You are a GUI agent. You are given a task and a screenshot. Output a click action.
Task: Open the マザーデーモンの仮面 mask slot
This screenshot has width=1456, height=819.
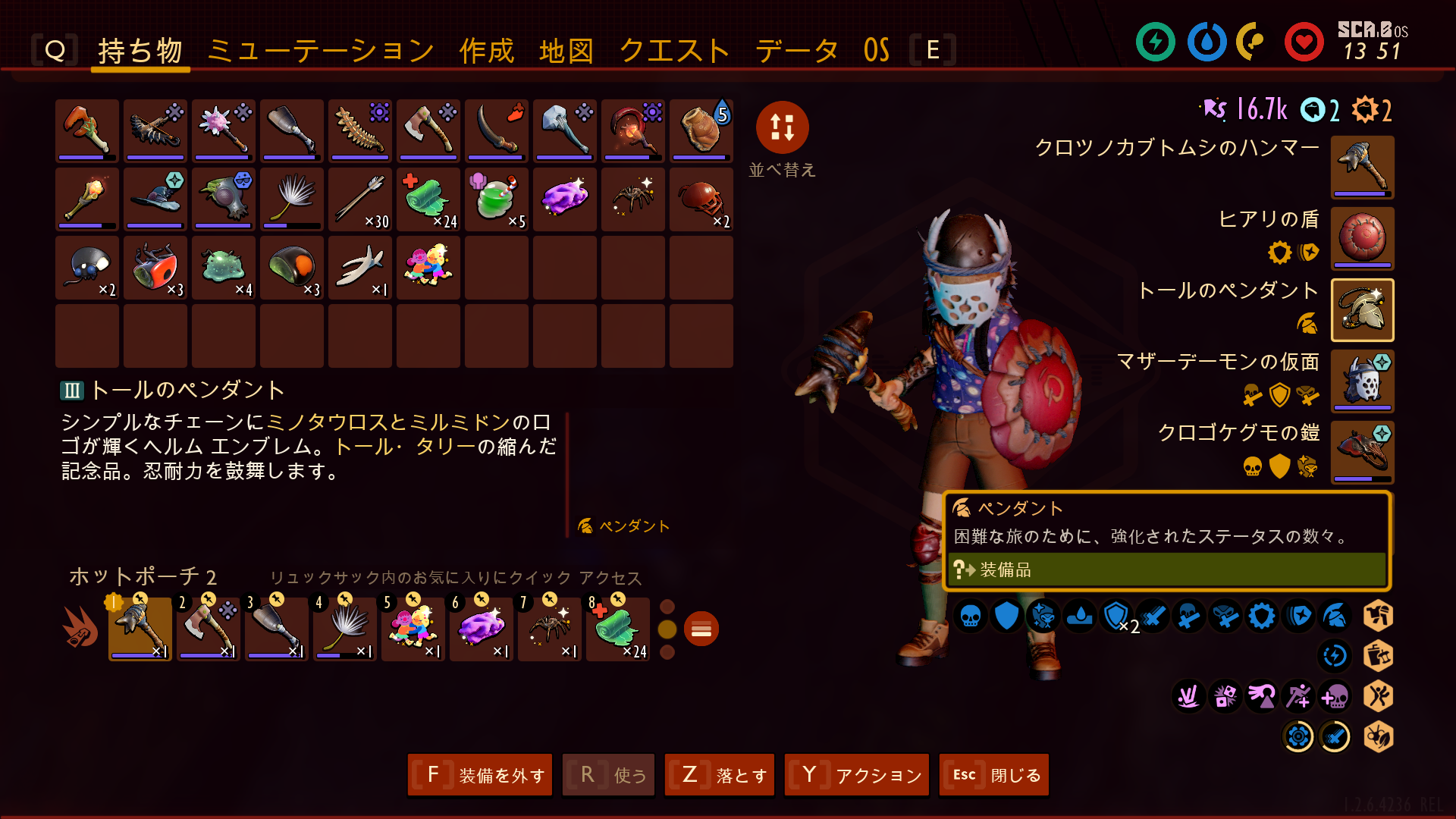point(1362,381)
